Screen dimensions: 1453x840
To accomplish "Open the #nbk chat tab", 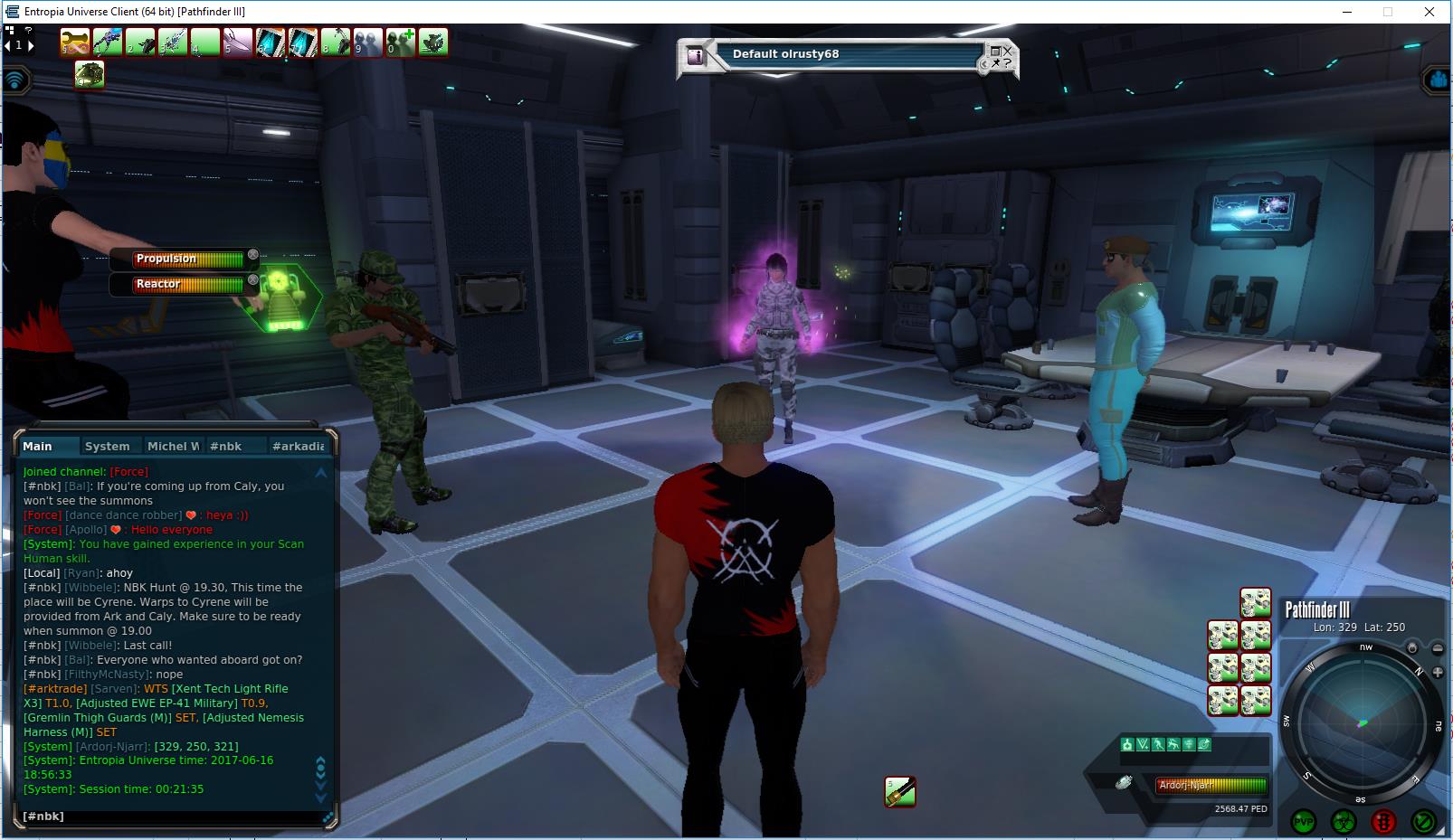I will click(x=225, y=446).
